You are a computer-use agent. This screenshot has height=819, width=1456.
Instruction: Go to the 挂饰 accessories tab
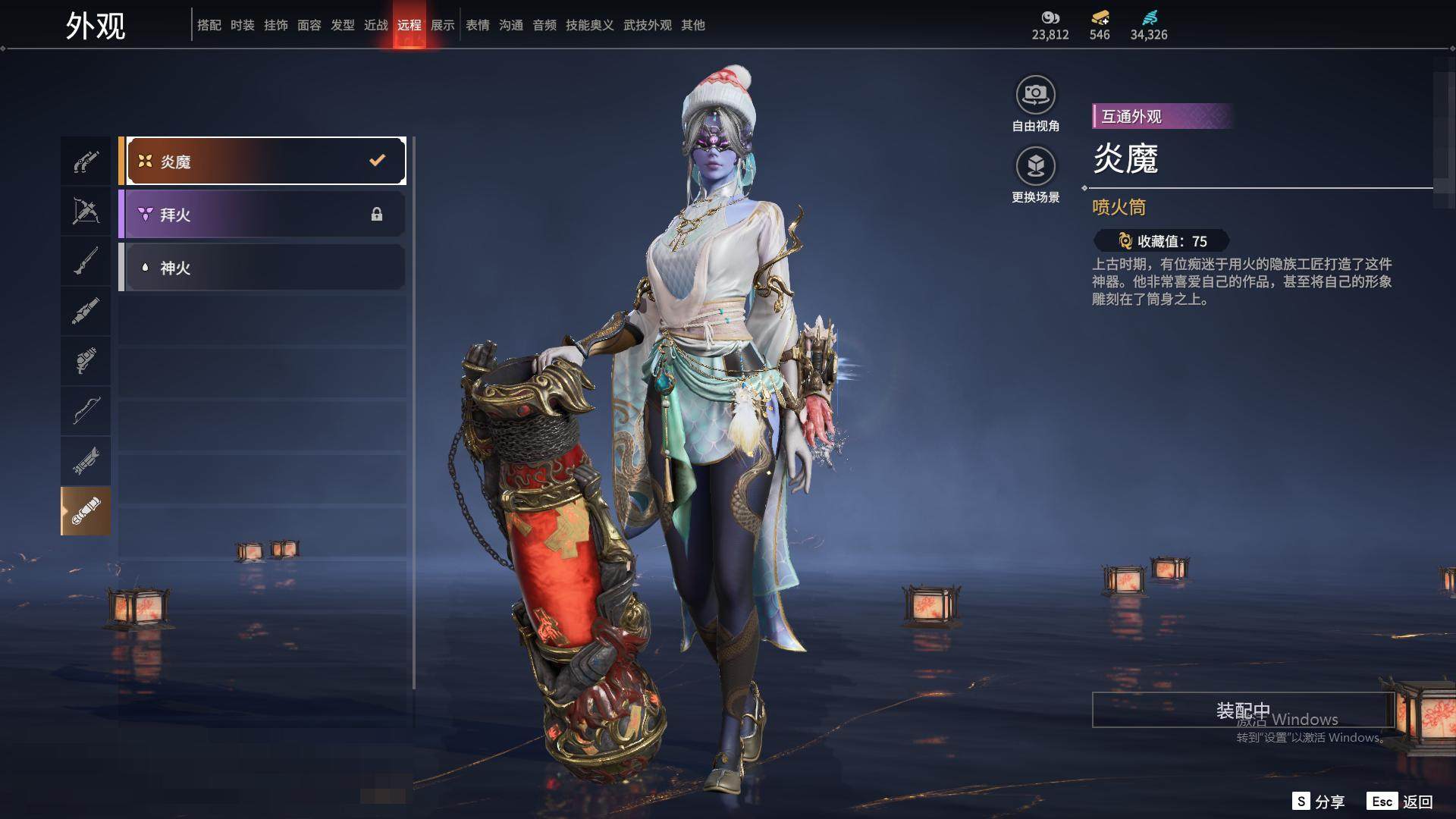[x=276, y=25]
